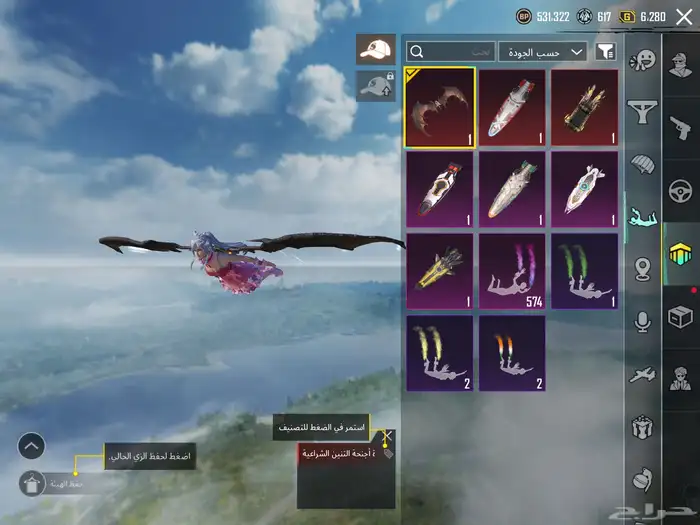Open the filter options button
Image resolution: width=700 pixels, height=525 pixels.
tap(605, 51)
